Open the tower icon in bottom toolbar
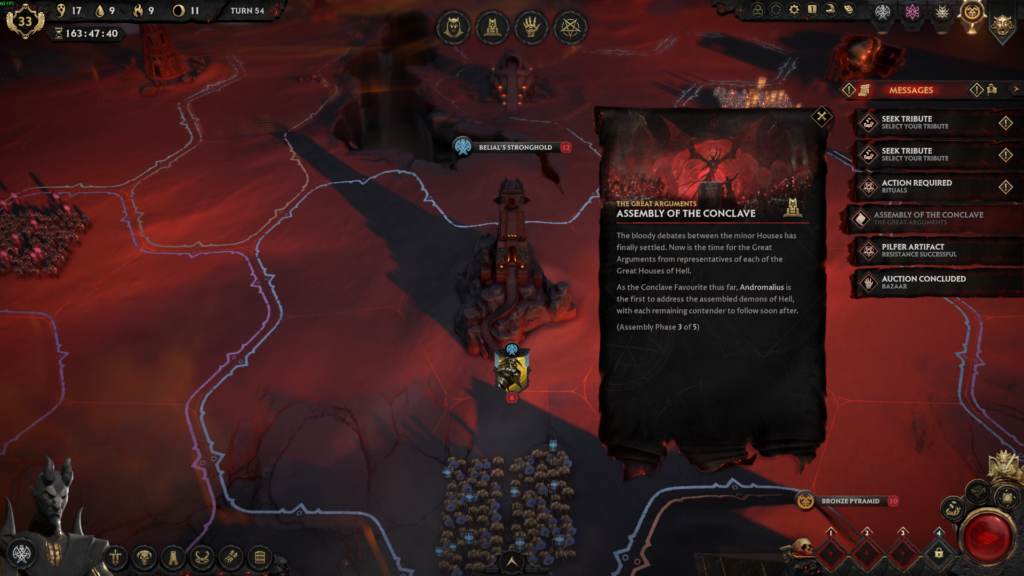This screenshot has width=1024, height=576. click(174, 557)
